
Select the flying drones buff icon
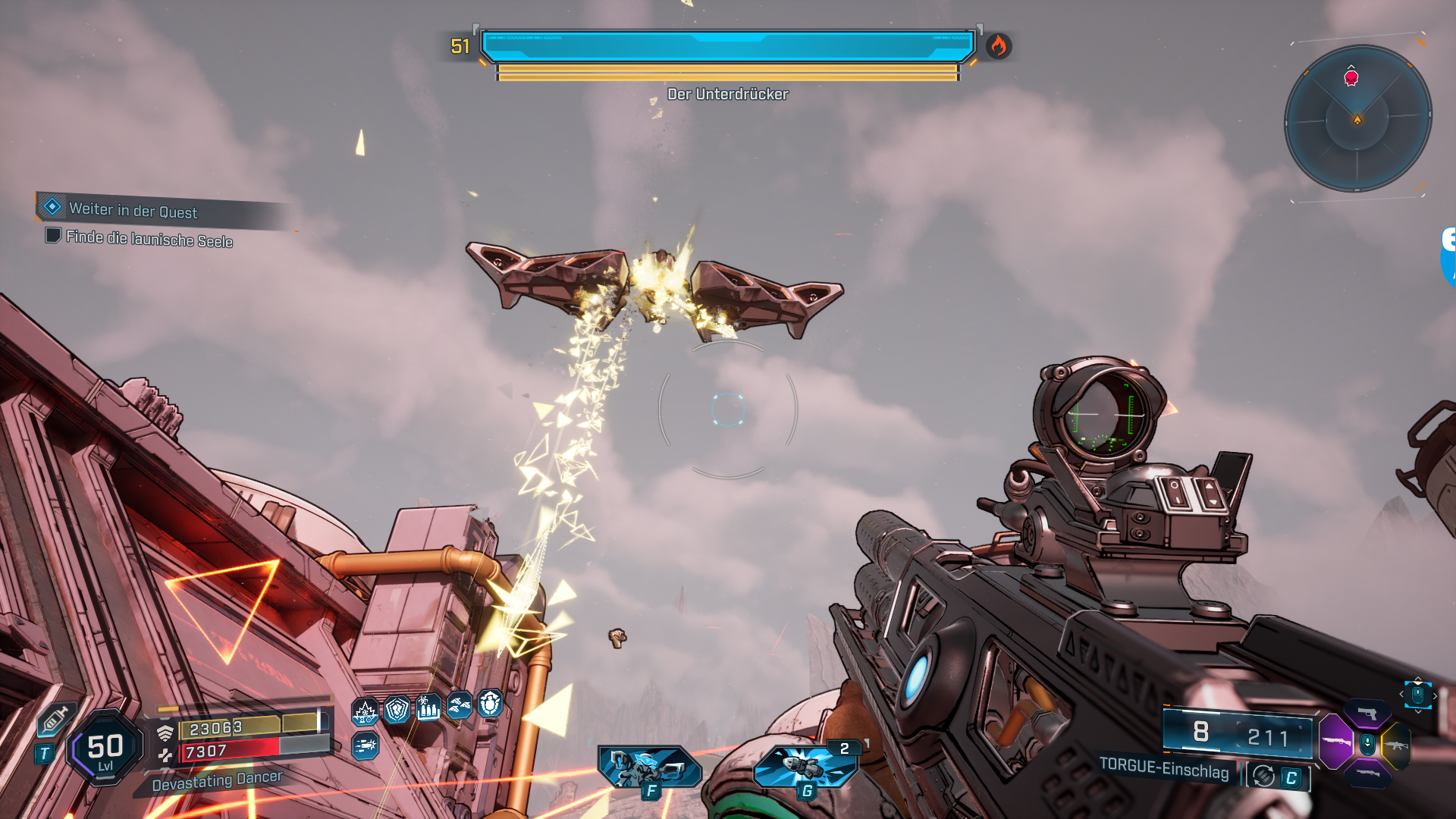pyautogui.click(x=460, y=706)
